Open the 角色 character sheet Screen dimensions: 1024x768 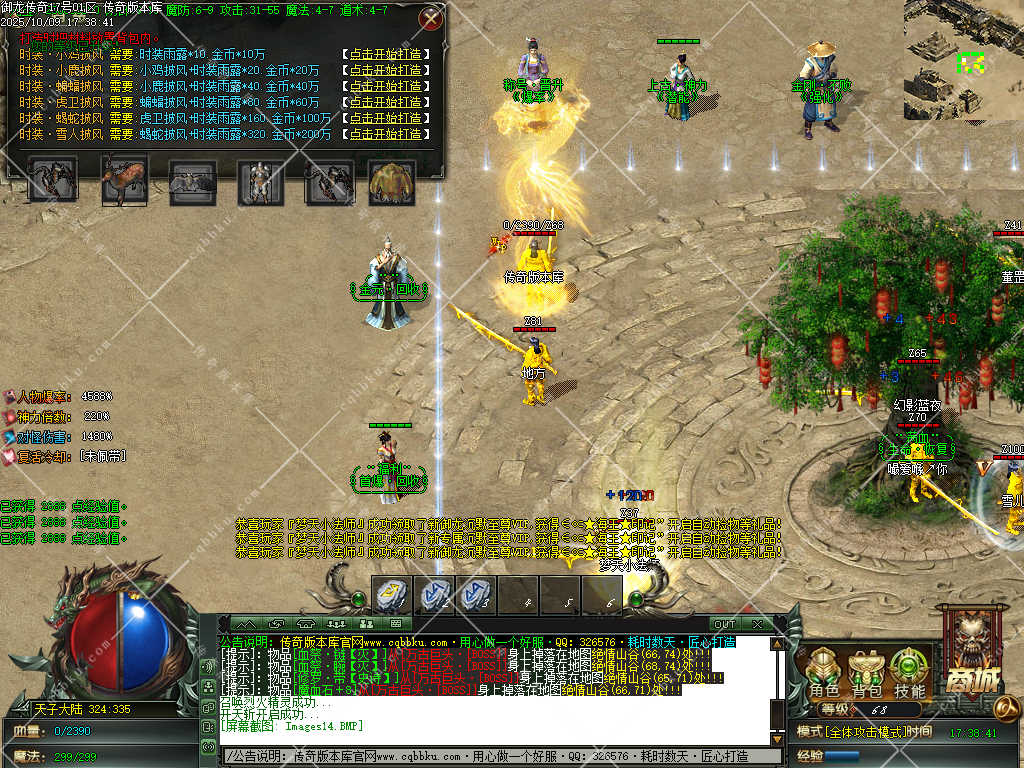coord(825,674)
